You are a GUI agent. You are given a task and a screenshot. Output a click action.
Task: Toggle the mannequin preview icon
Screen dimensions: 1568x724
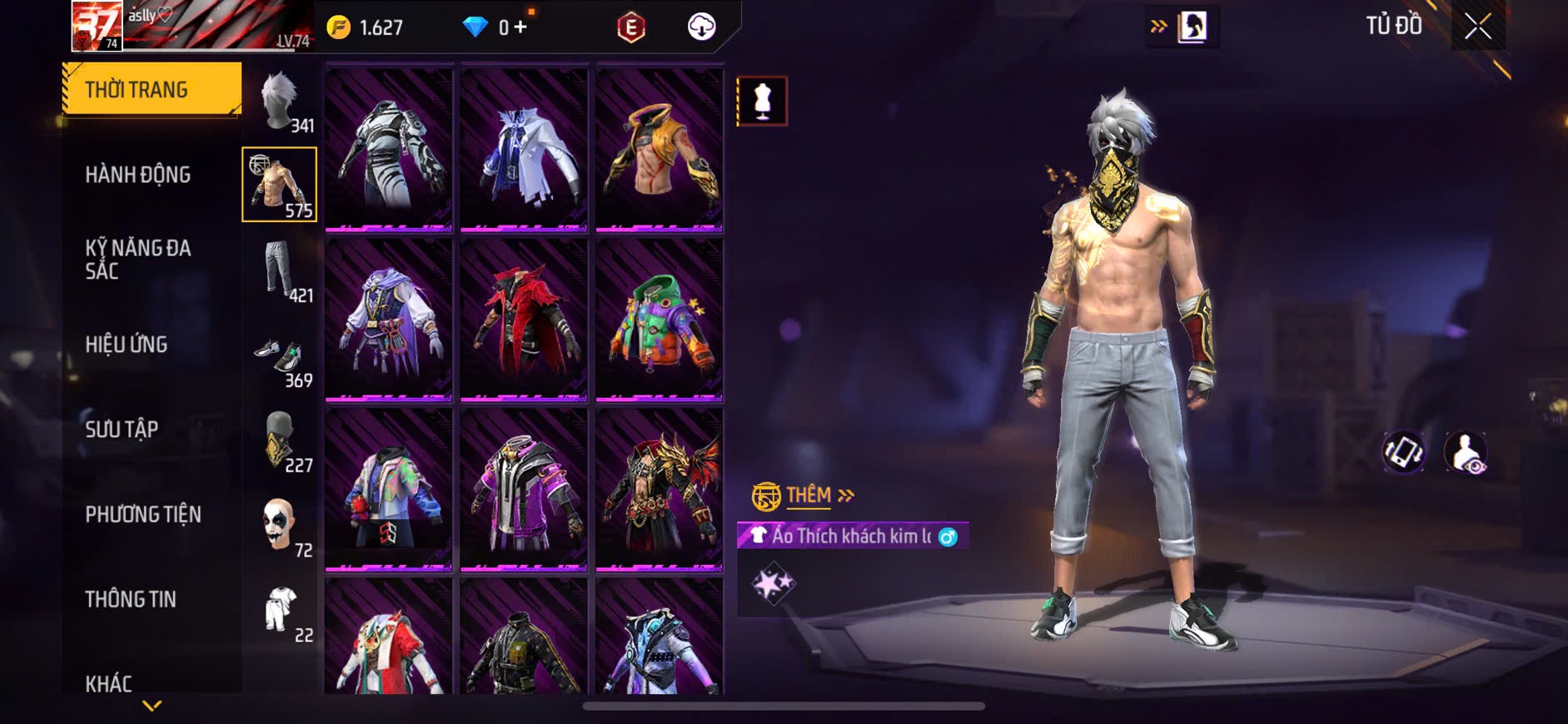tap(762, 102)
